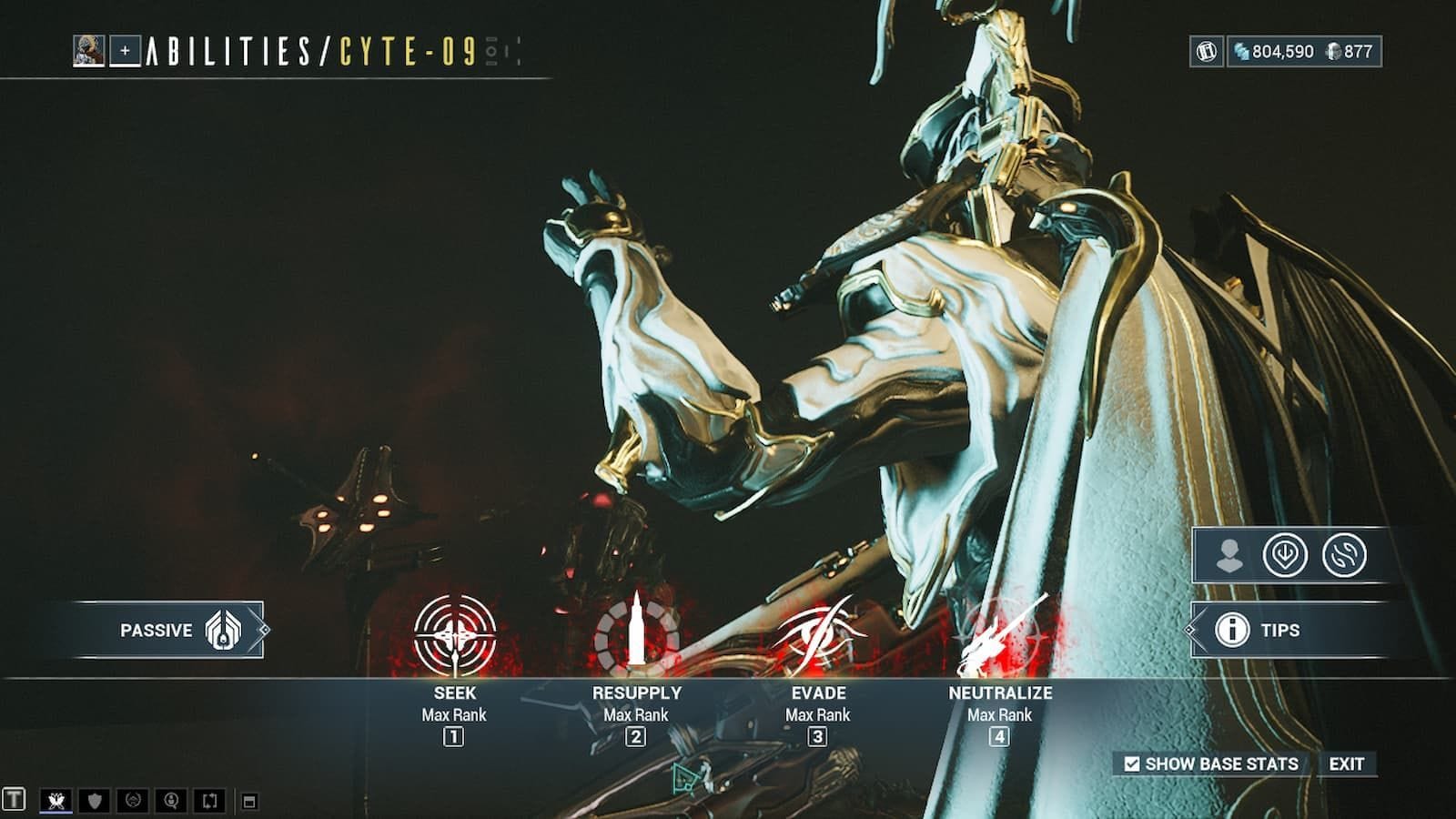Click the plus button next to the player portrait
This screenshot has width=1456, height=819.
point(126,52)
